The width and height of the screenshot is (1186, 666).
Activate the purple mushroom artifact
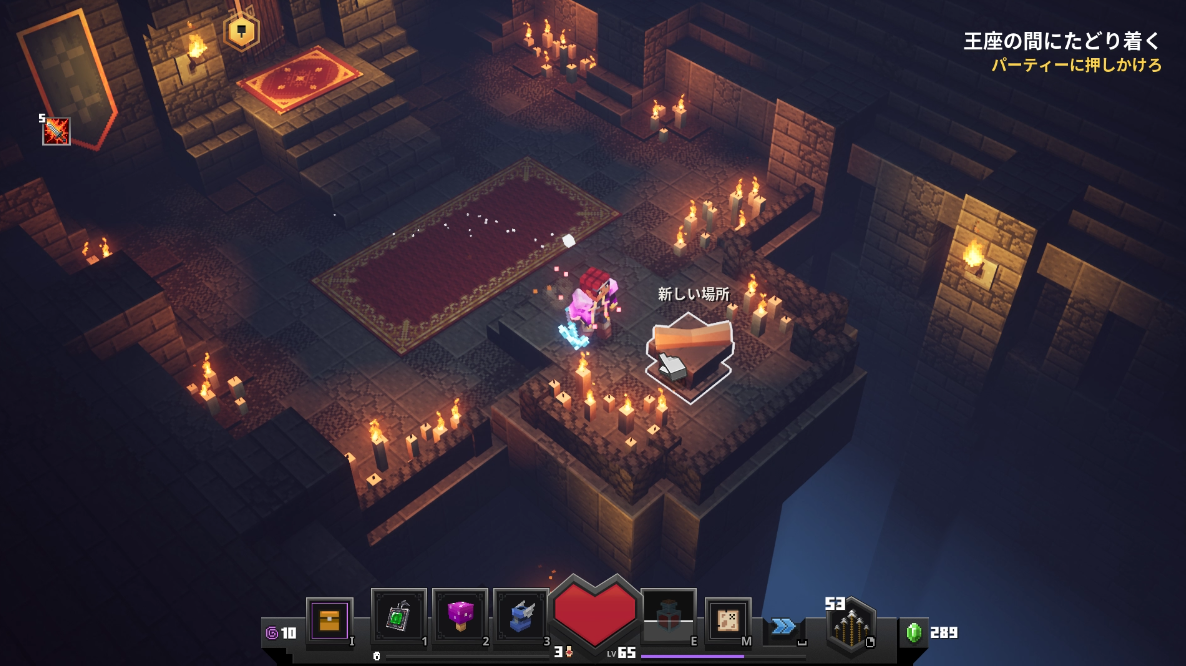(x=460, y=616)
